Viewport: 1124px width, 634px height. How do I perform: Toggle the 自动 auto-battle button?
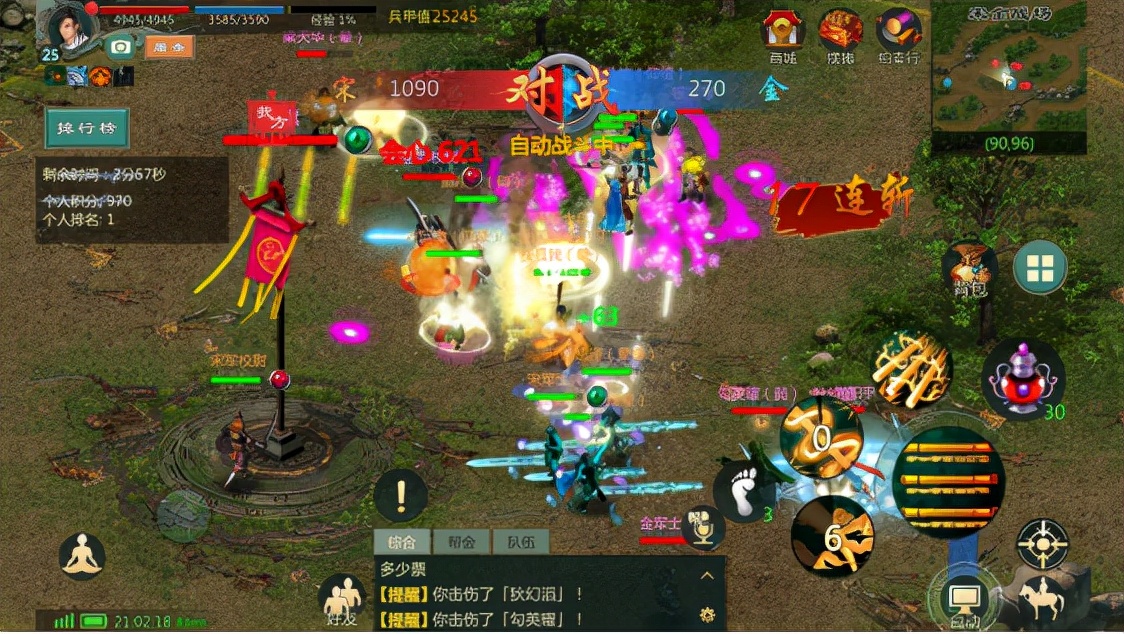(964, 601)
